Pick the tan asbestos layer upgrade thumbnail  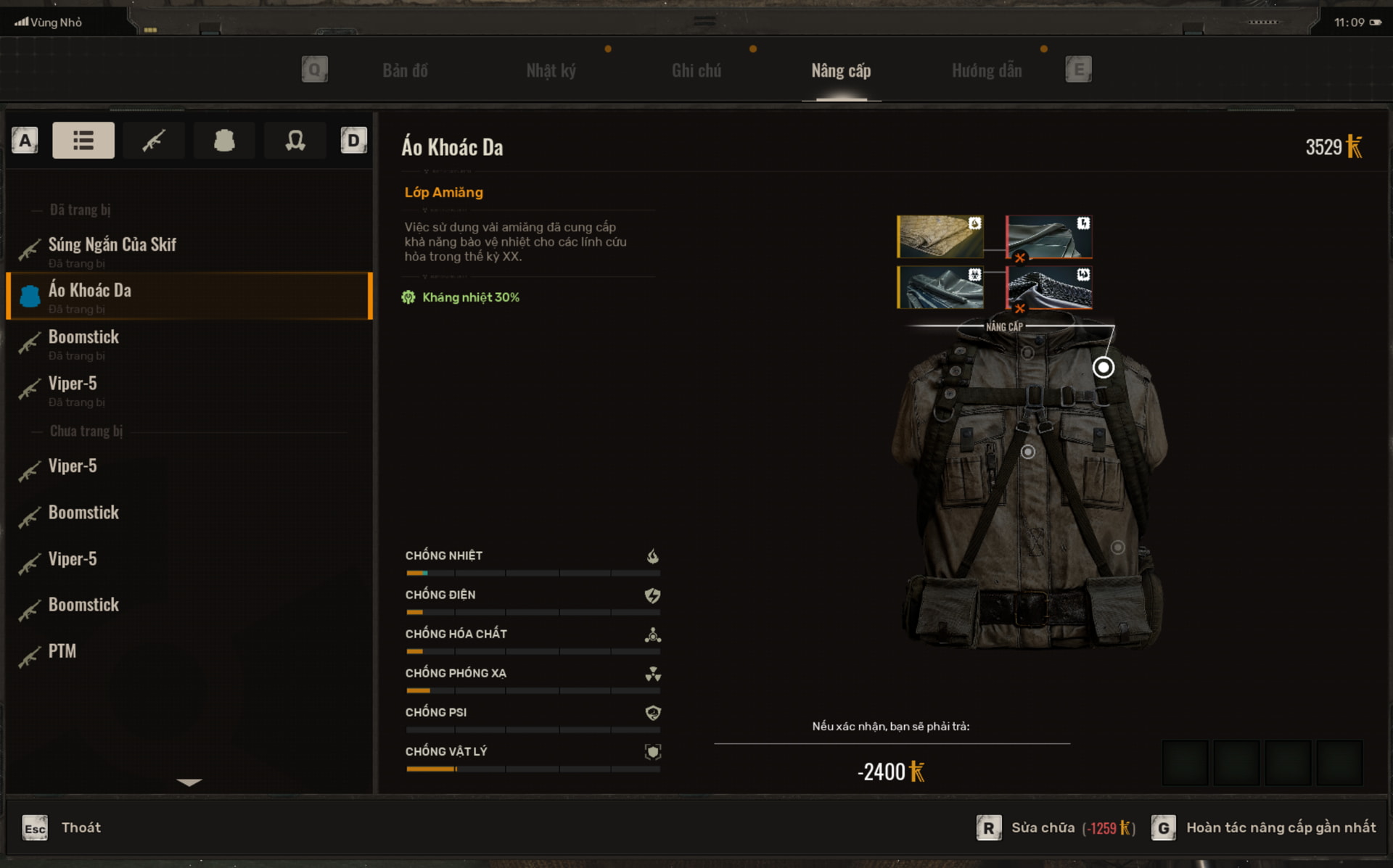click(940, 236)
